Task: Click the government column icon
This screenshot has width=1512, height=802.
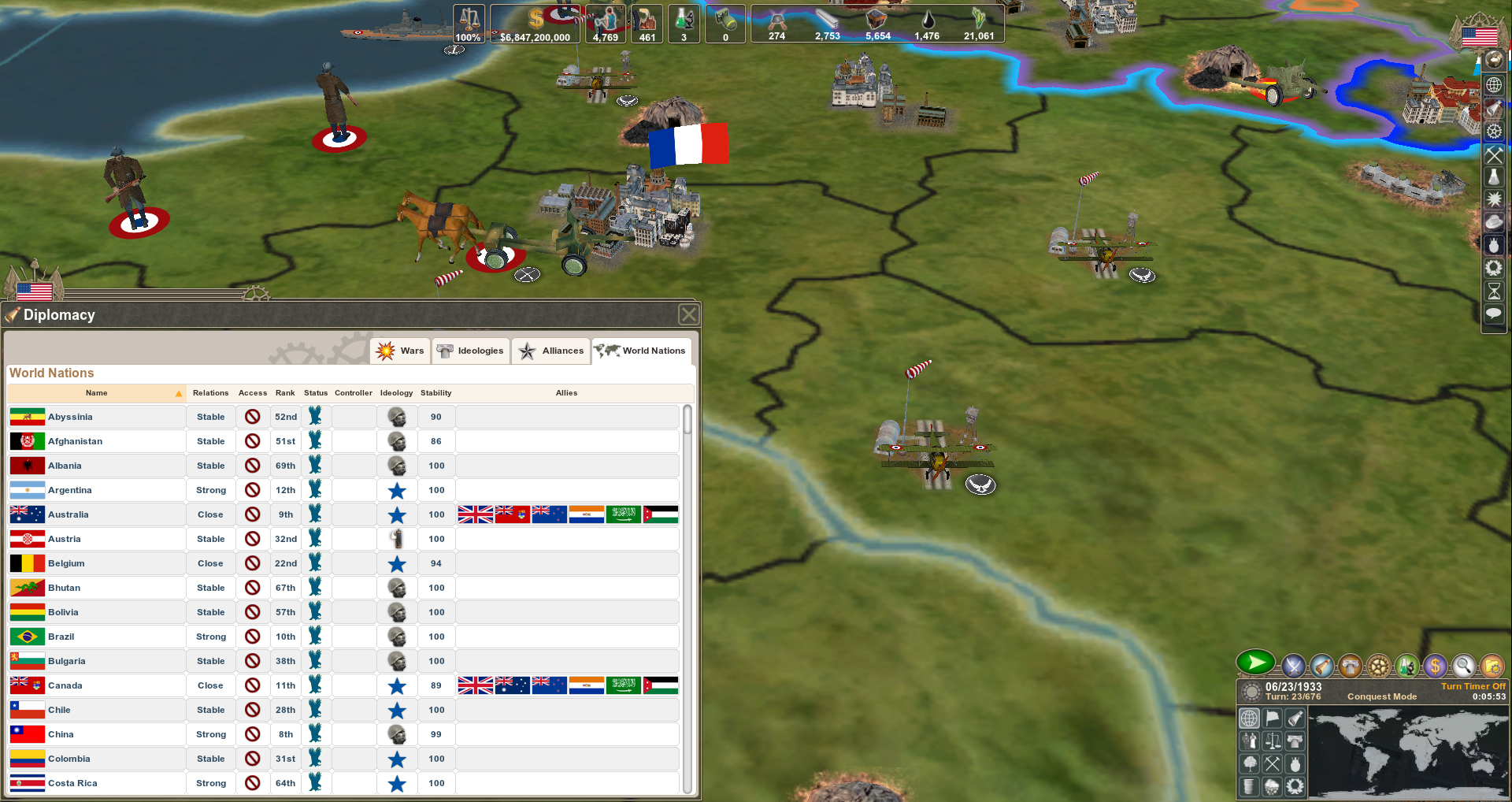Action: pyautogui.click(x=1349, y=666)
